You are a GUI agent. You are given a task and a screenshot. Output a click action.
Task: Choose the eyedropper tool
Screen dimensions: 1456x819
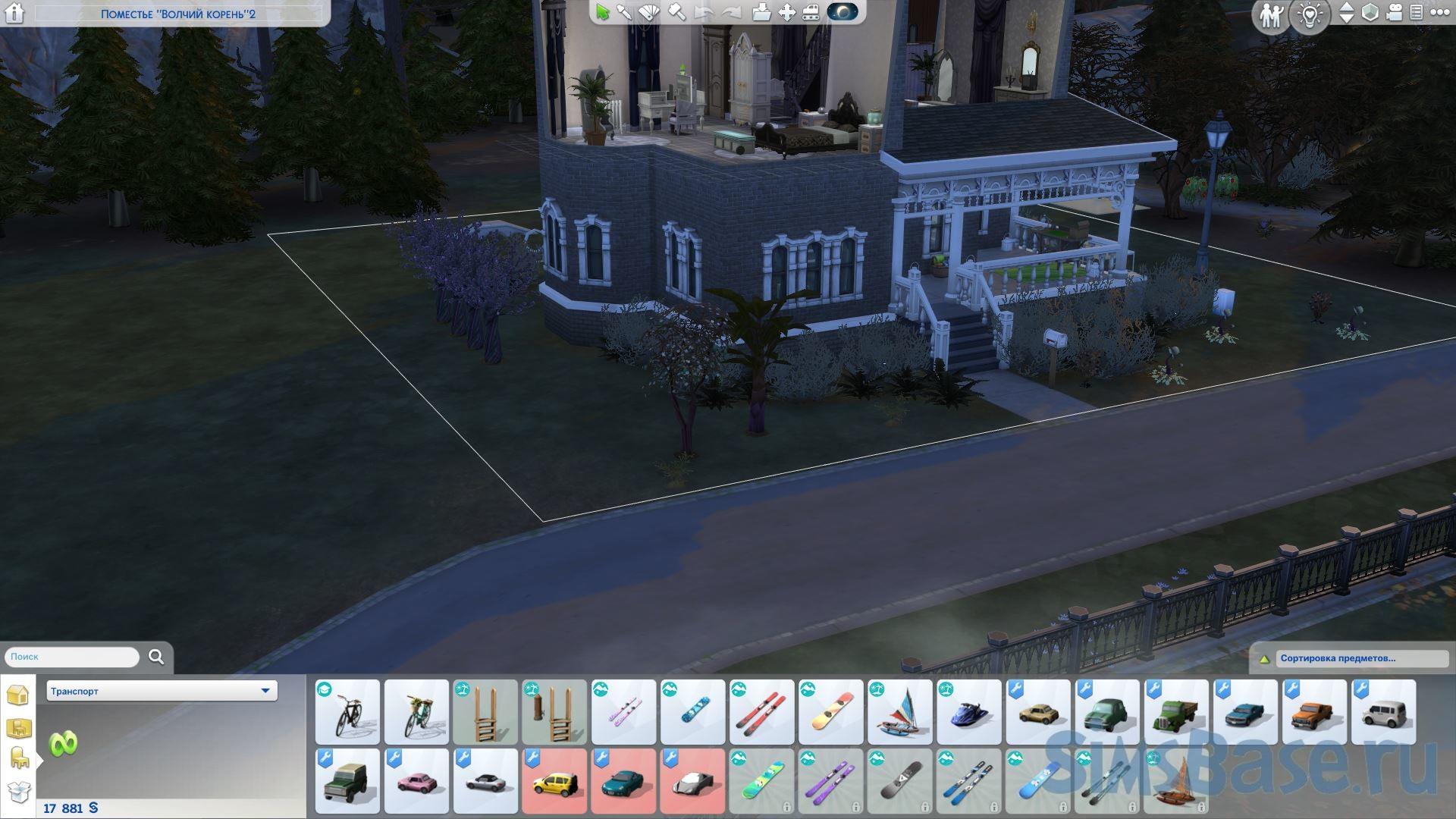point(624,12)
